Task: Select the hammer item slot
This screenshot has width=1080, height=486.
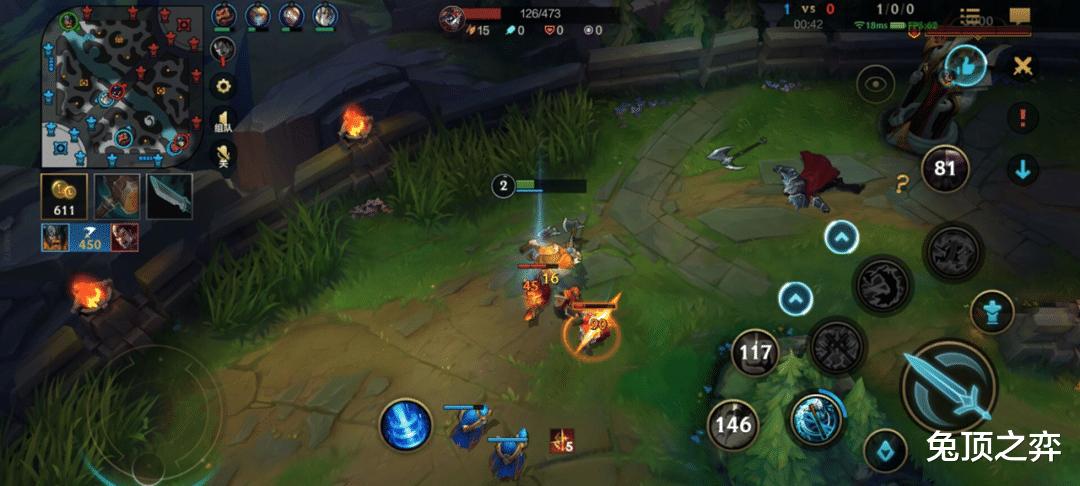Action: (x=117, y=196)
